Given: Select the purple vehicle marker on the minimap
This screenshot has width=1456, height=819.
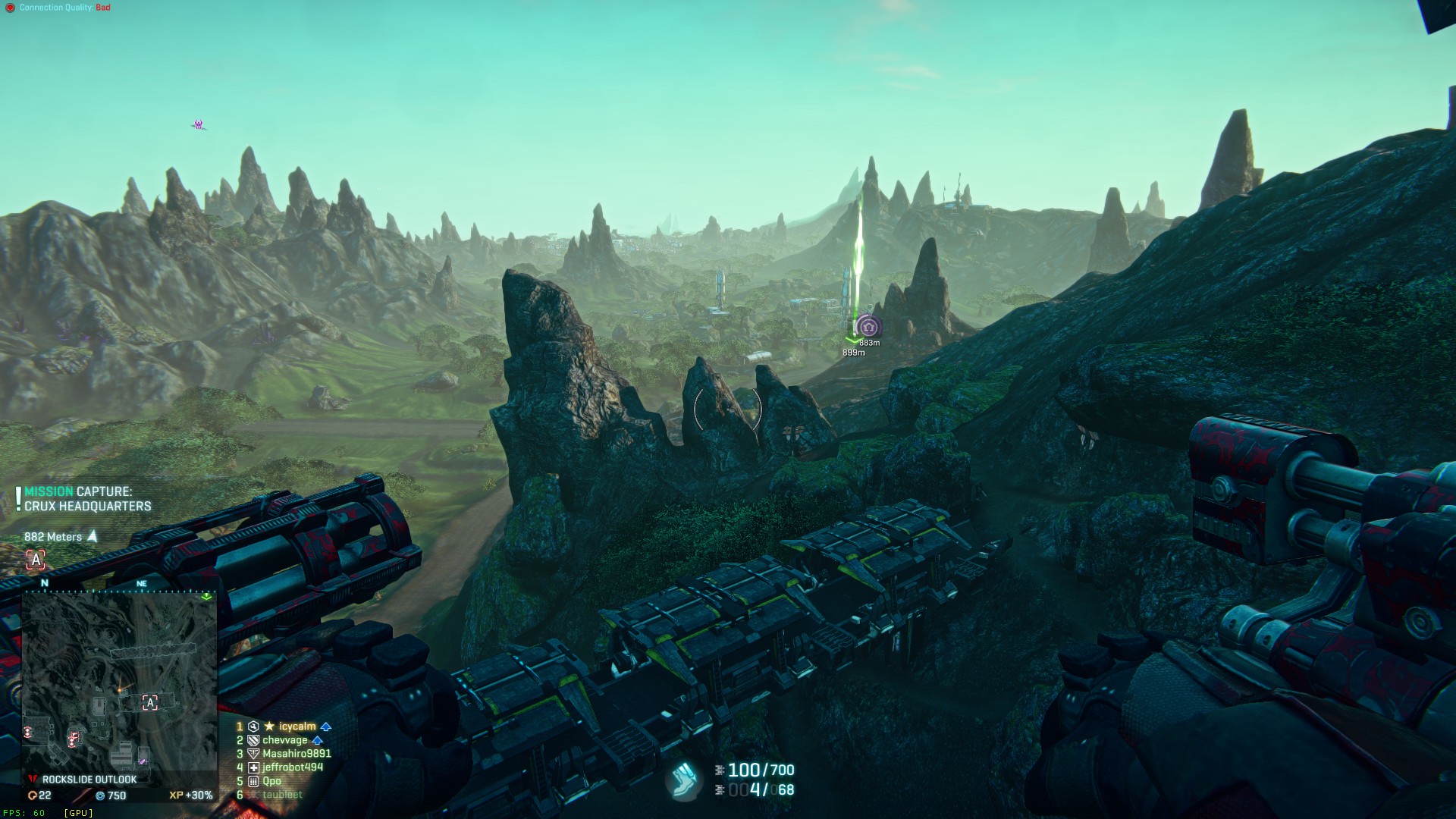Looking at the screenshot, I should tap(142, 760).
